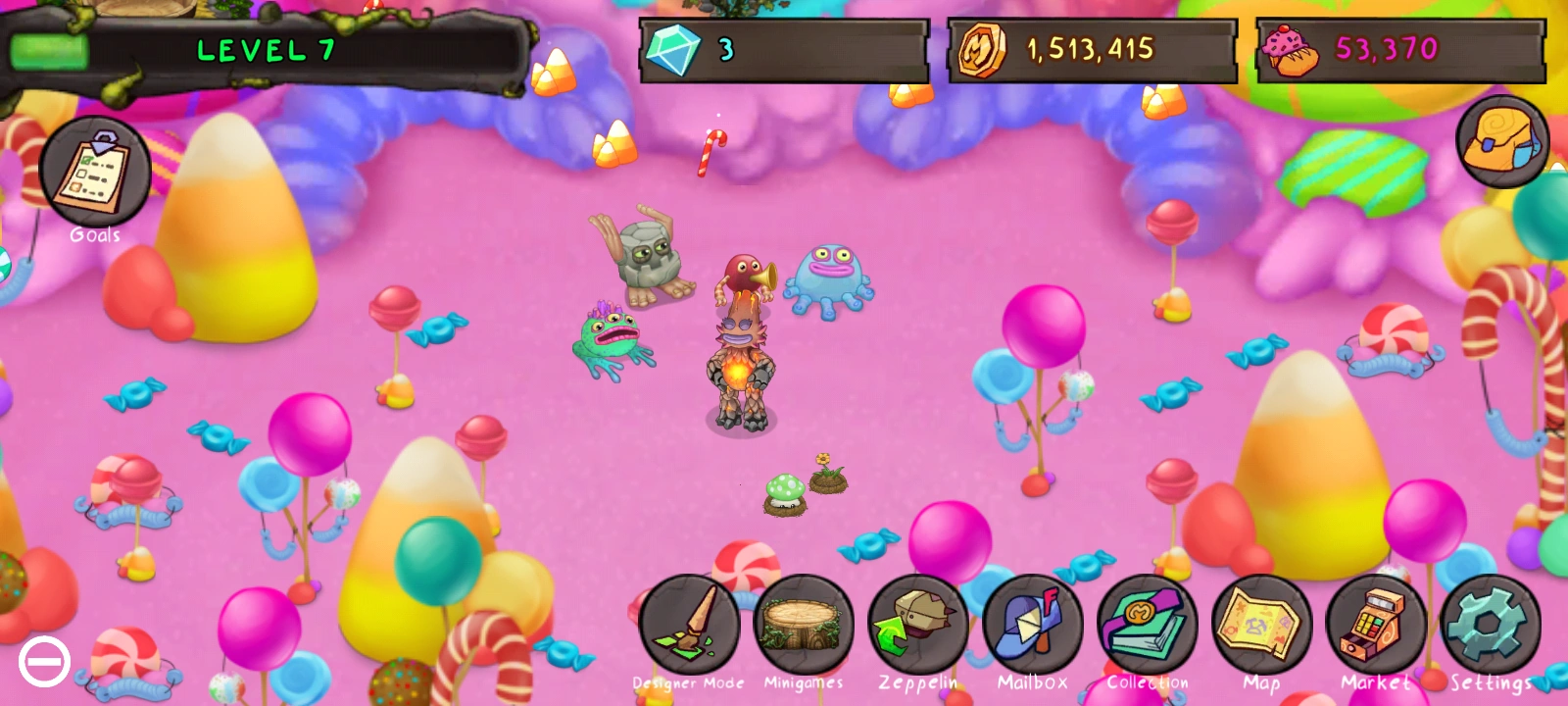The height and width of the screenshot is (706, 1568).
Task: Zoom out using the minus button
Action: (44, 662)
